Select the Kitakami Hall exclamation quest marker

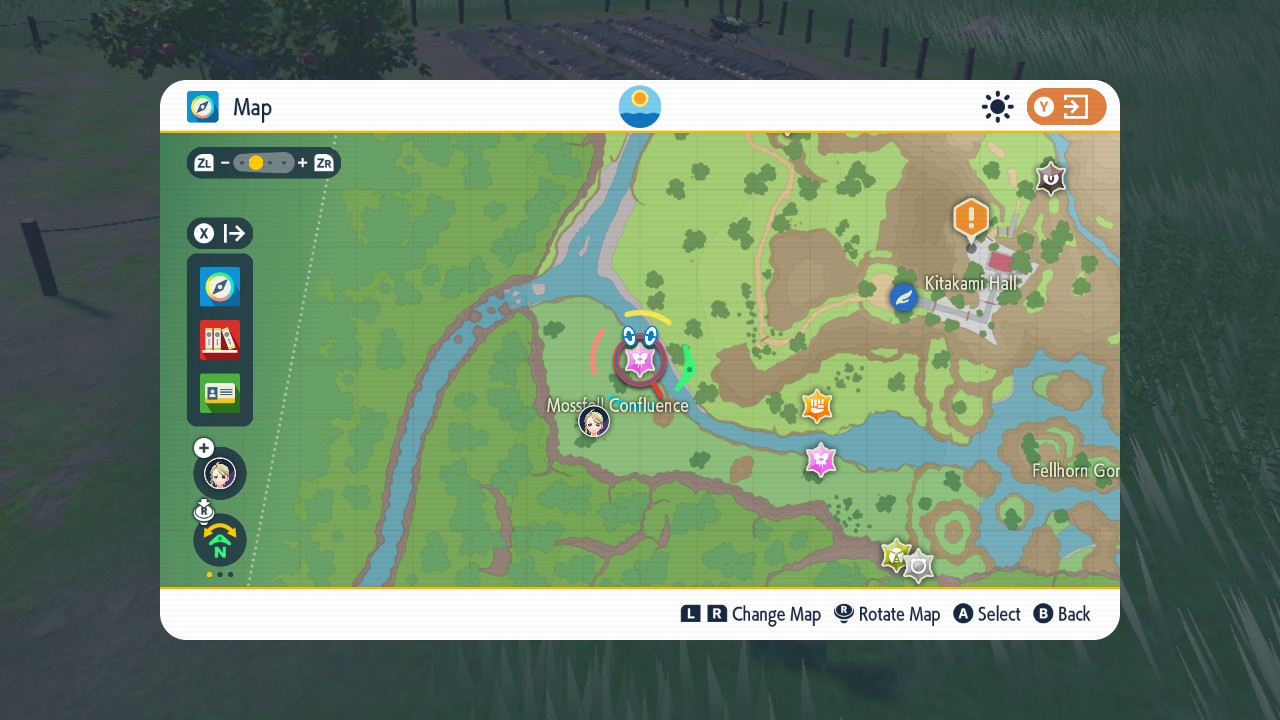(x=970, y=218)
